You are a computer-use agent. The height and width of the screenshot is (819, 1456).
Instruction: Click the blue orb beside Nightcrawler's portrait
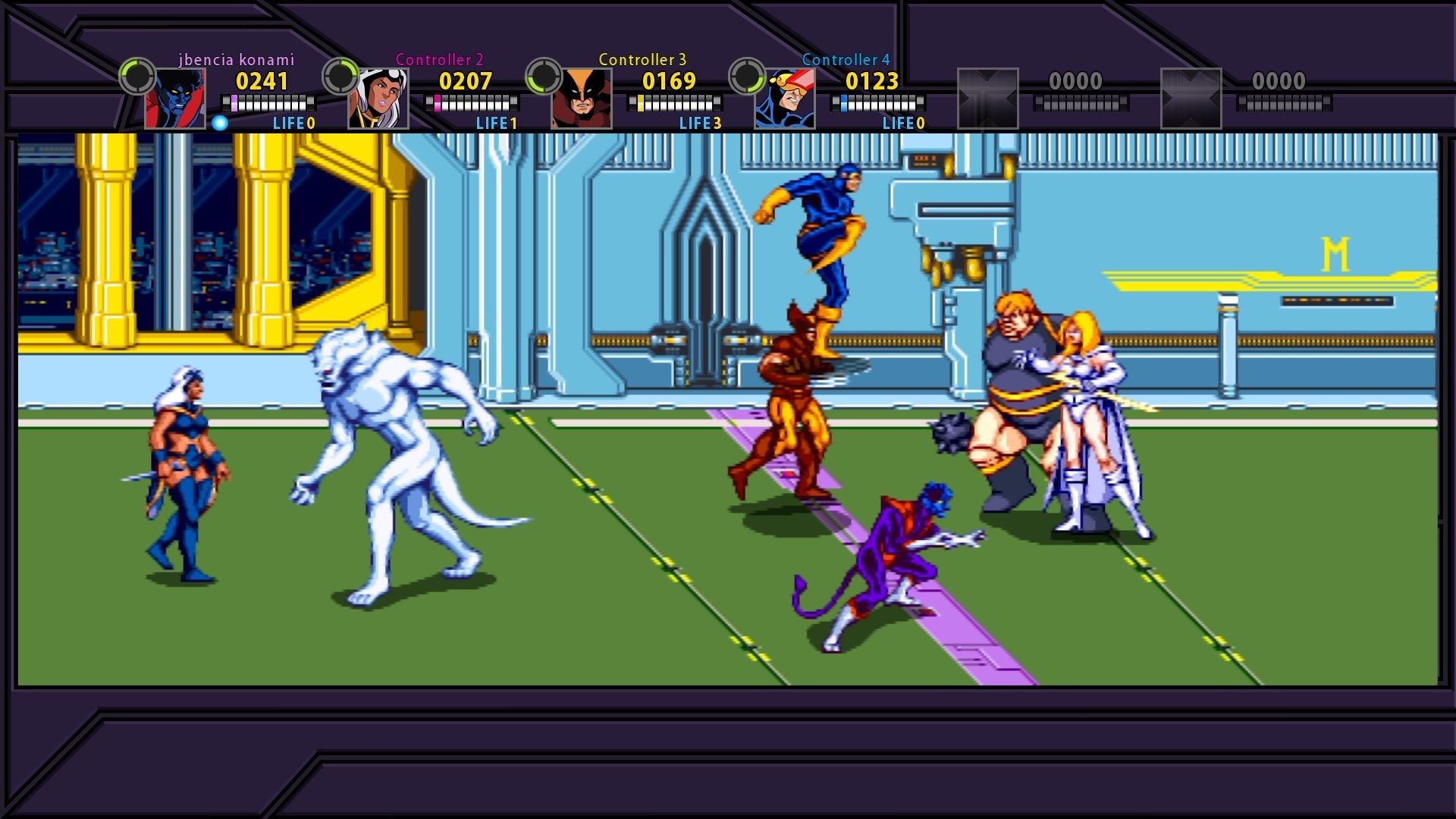click(x=218, y=121)
